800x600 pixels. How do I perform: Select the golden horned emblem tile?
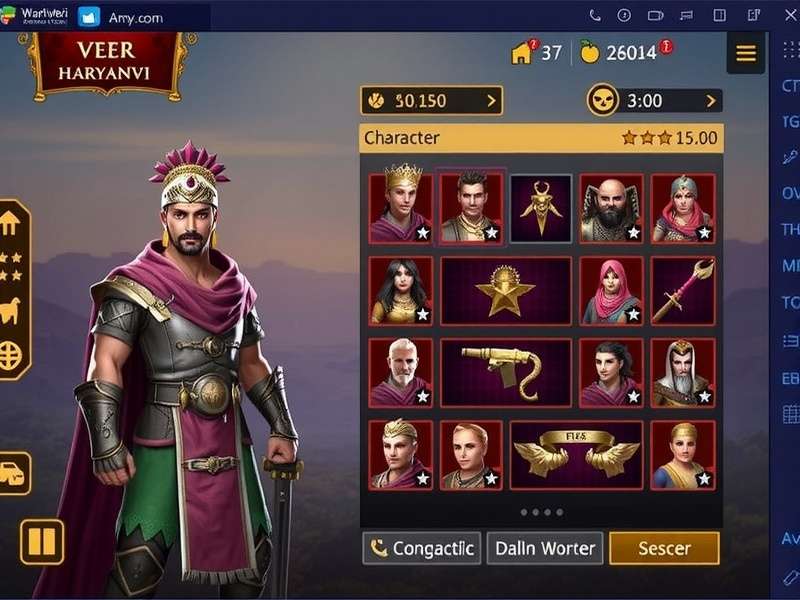(541, 208)
